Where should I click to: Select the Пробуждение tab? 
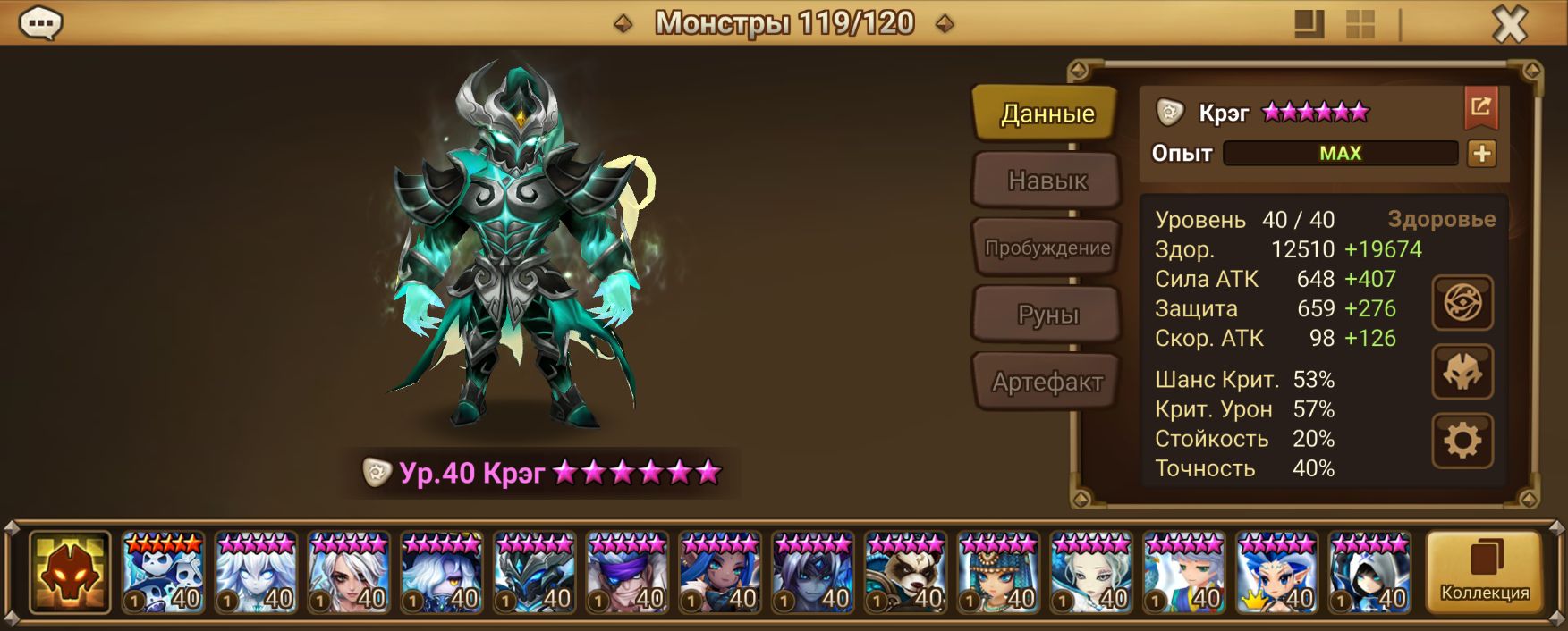(1047, 248)
